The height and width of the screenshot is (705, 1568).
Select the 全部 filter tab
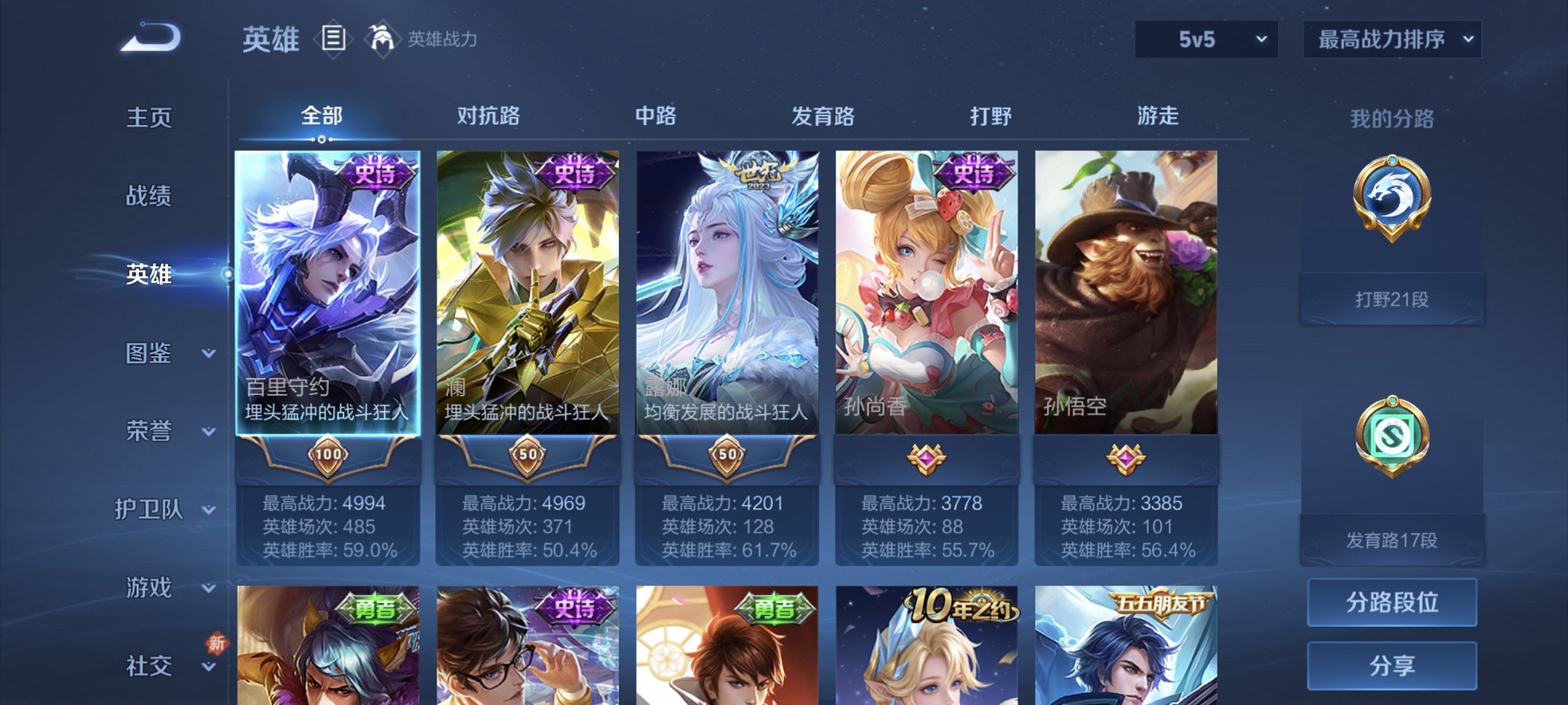321,116
